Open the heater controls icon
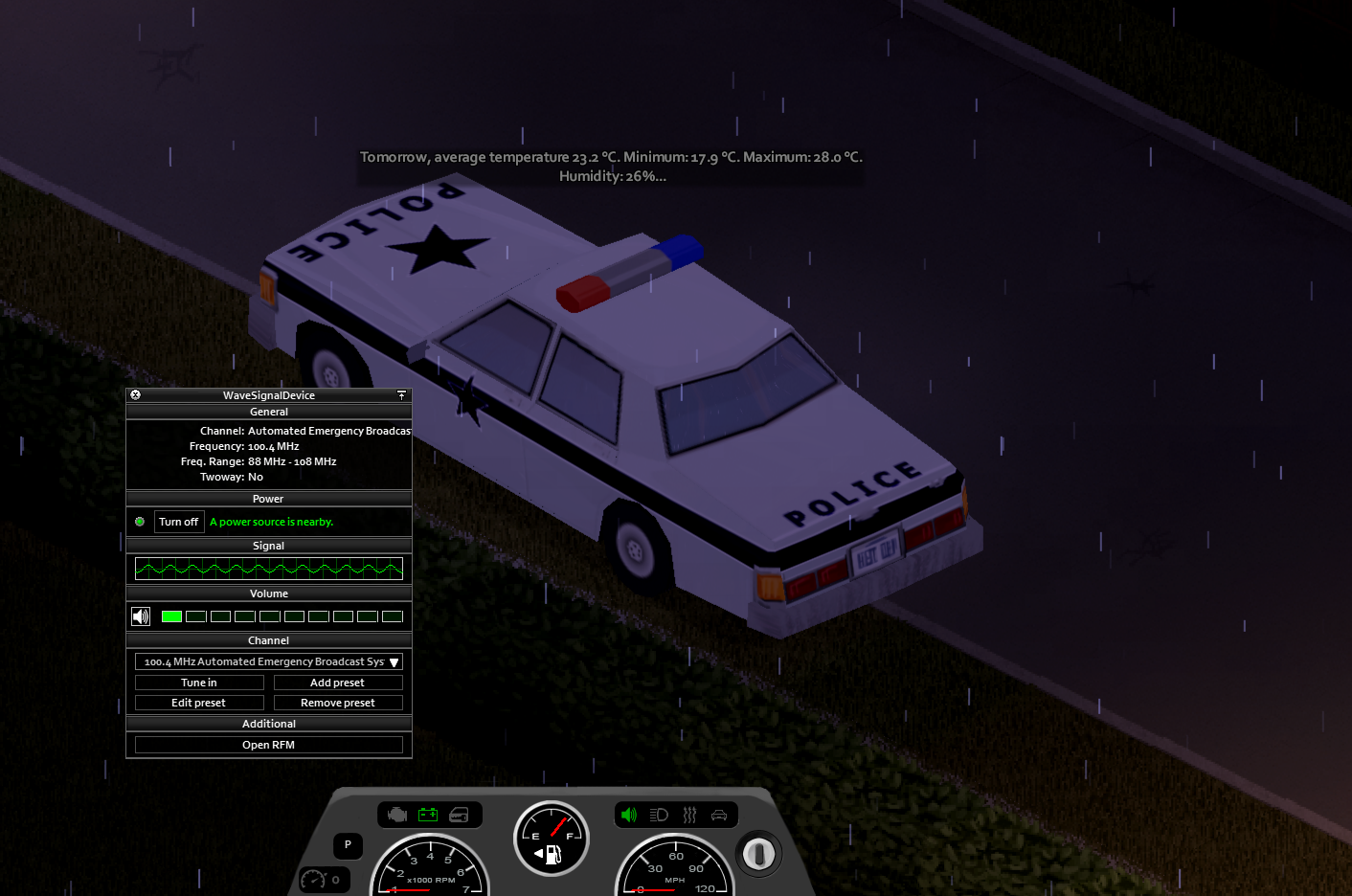 pyautogui.click(x=689, y=815)
